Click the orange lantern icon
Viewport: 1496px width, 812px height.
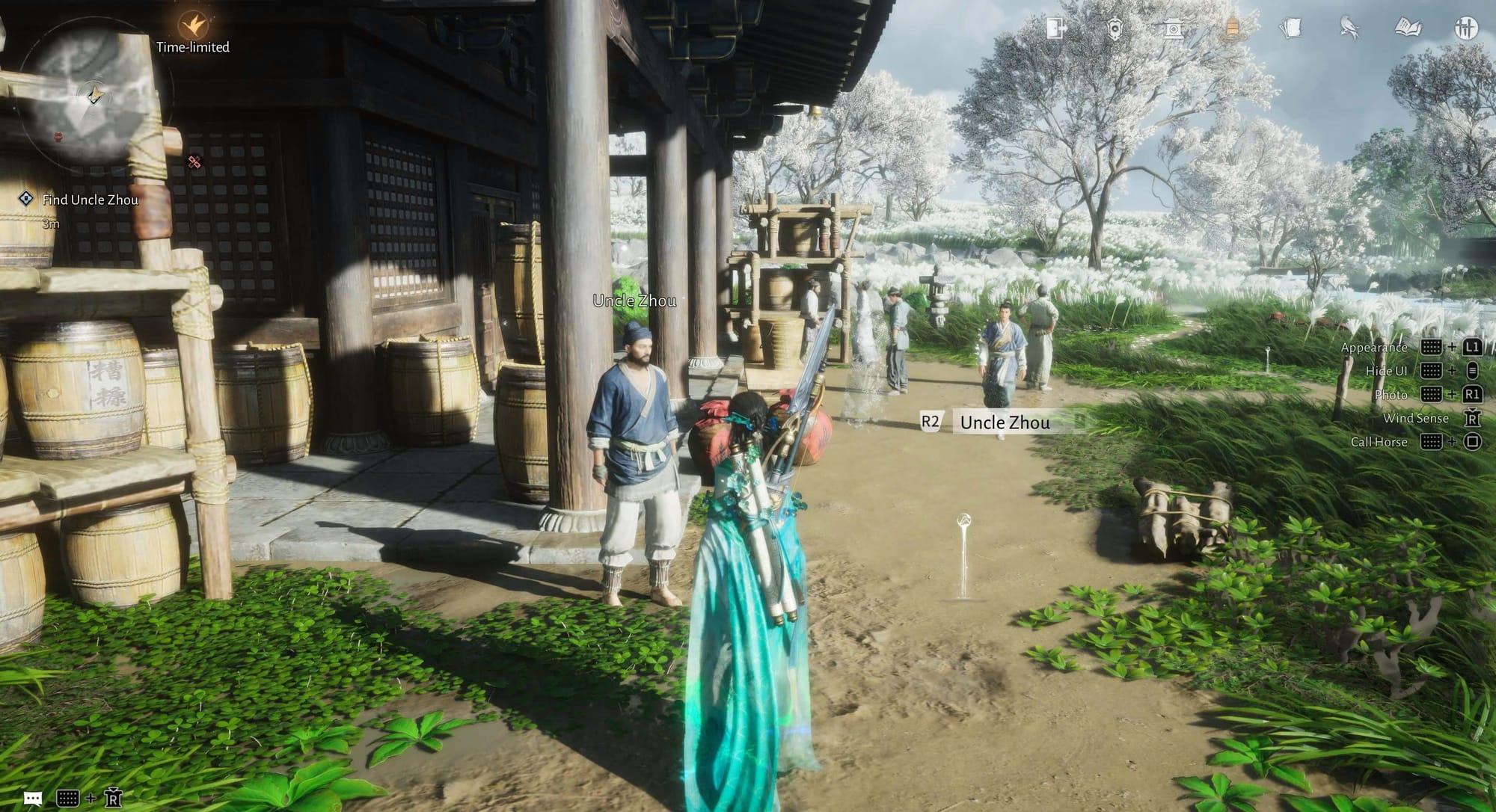[x=1232, y=28]
